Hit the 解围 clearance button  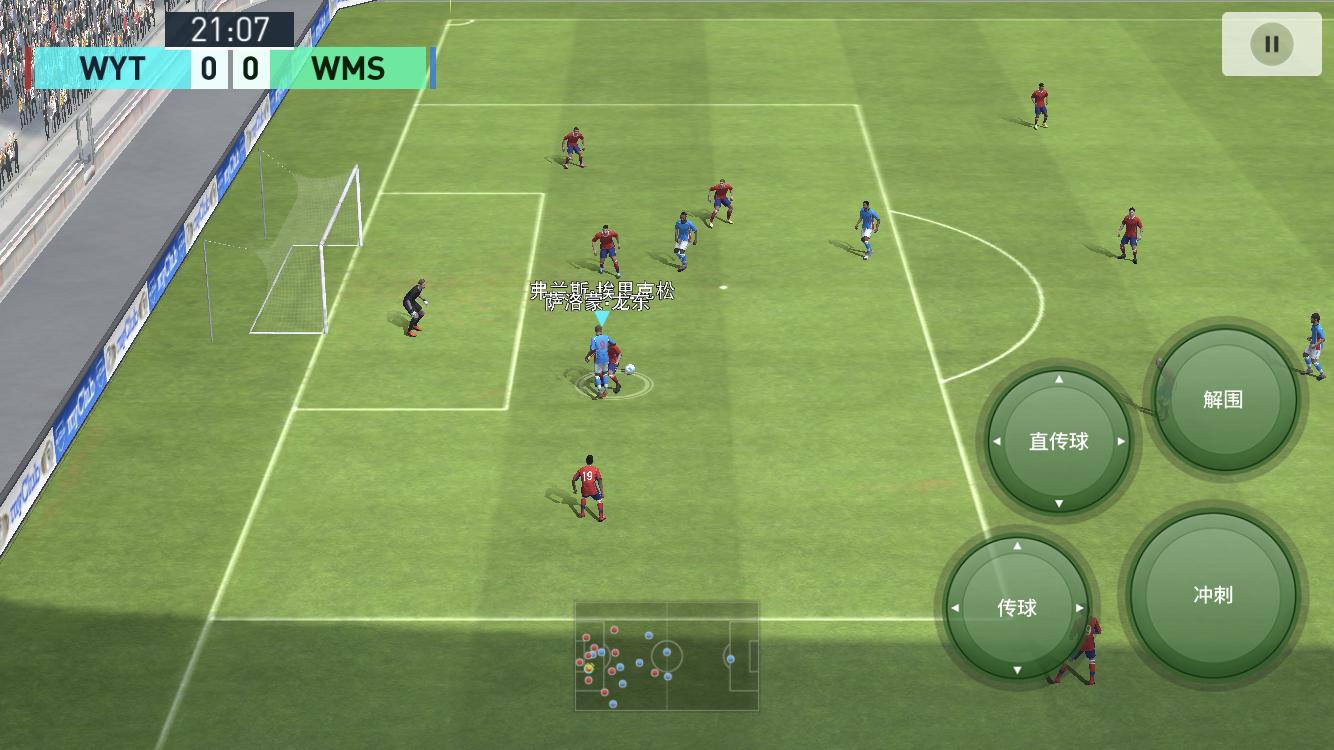coord(1222,399)
